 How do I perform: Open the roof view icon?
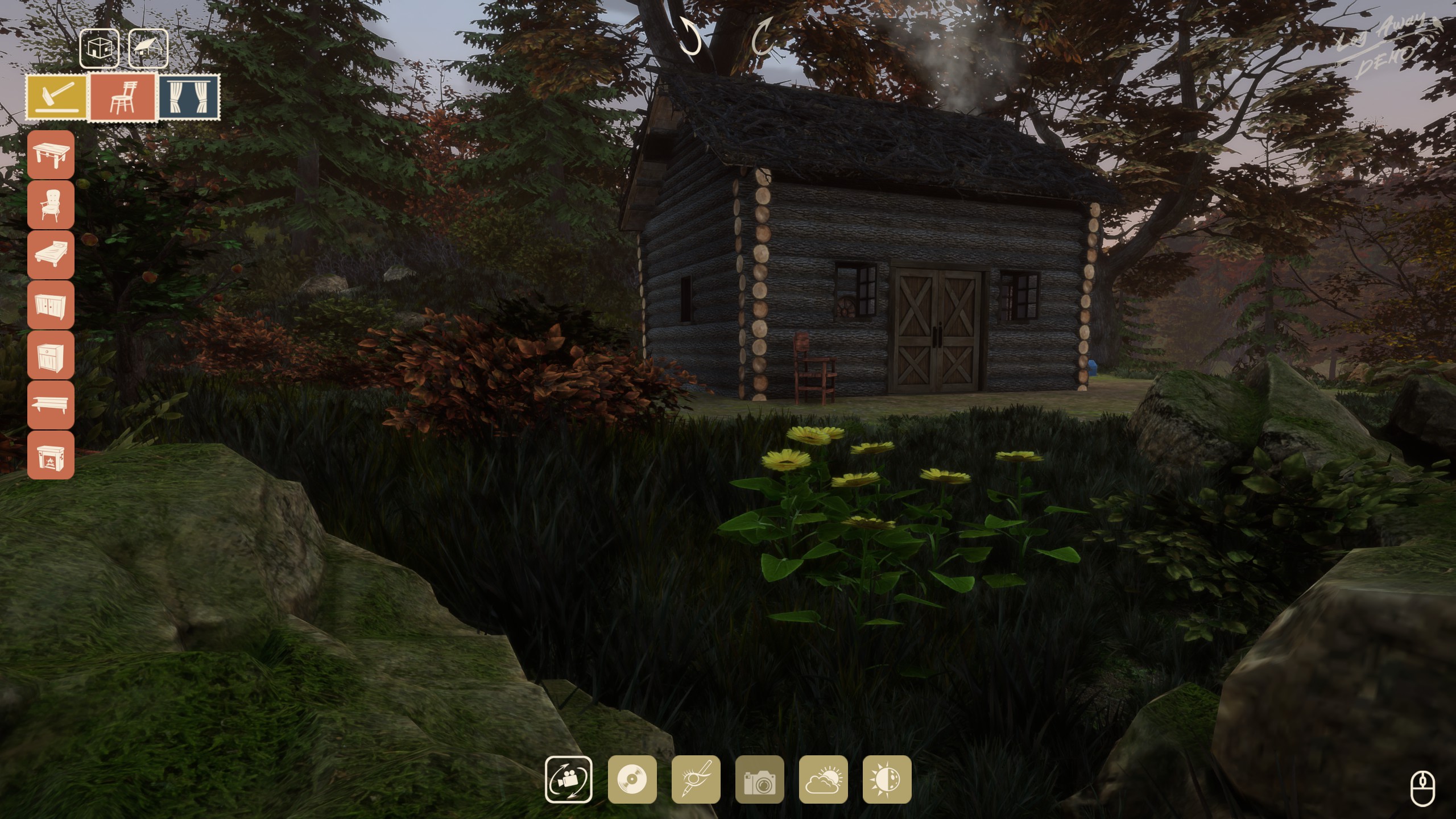(148, 49)
